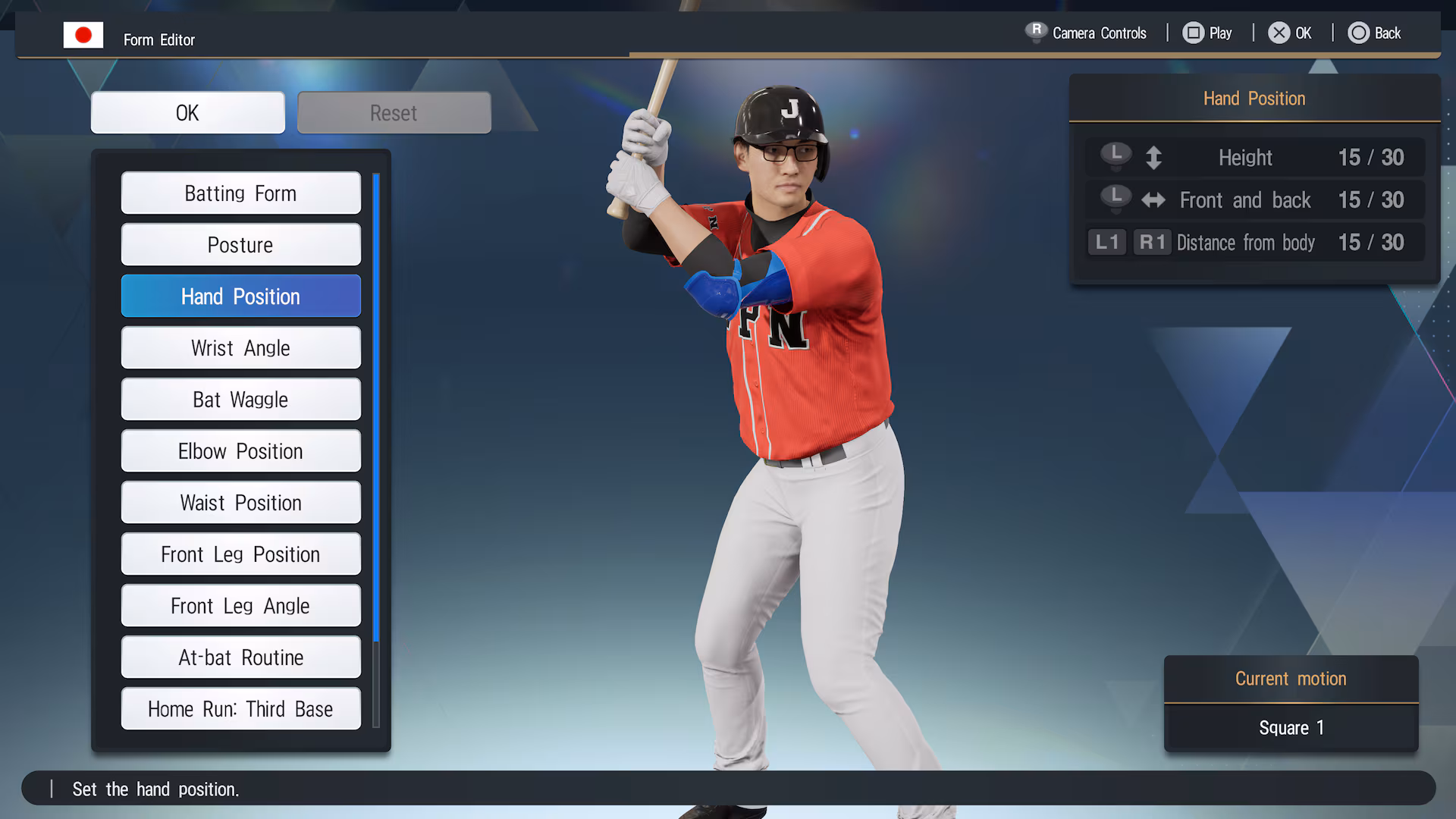1456x819 pixels.
Task: Select the Distance from body row
Action: 1254,243
